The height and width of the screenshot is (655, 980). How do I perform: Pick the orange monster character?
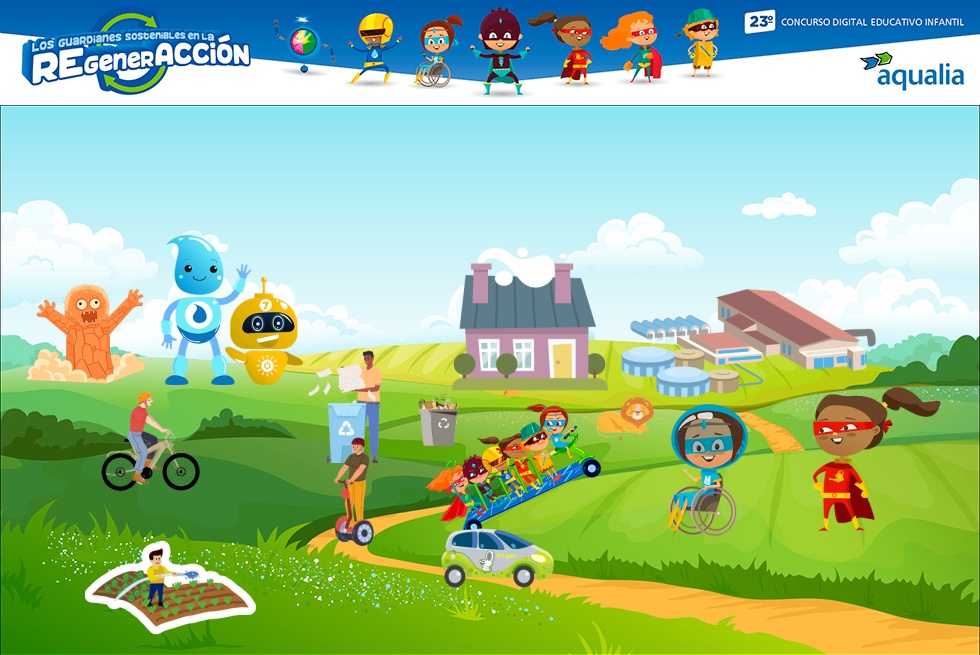86,332
